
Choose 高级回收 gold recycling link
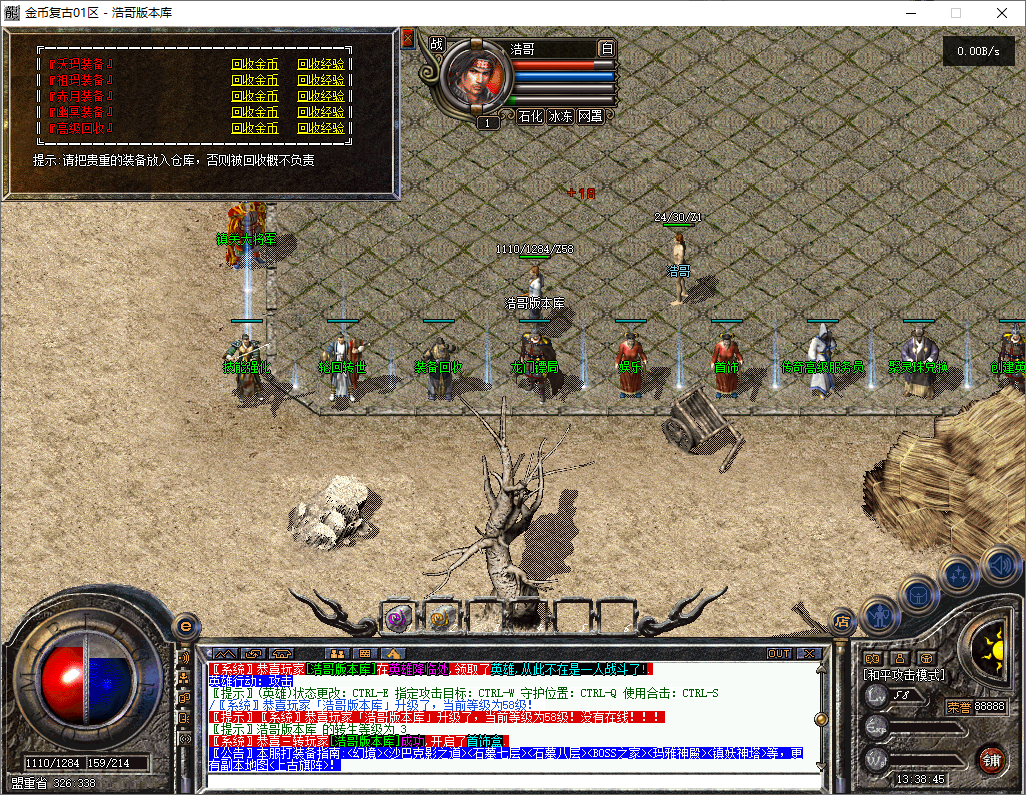coord(254,128)
